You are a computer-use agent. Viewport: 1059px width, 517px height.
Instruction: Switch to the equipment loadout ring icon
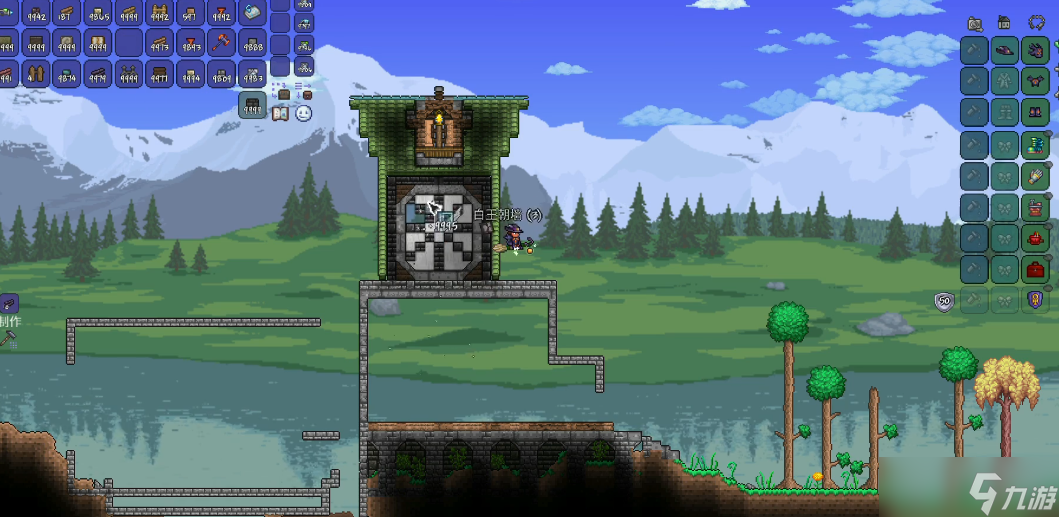coord(1035,22)
